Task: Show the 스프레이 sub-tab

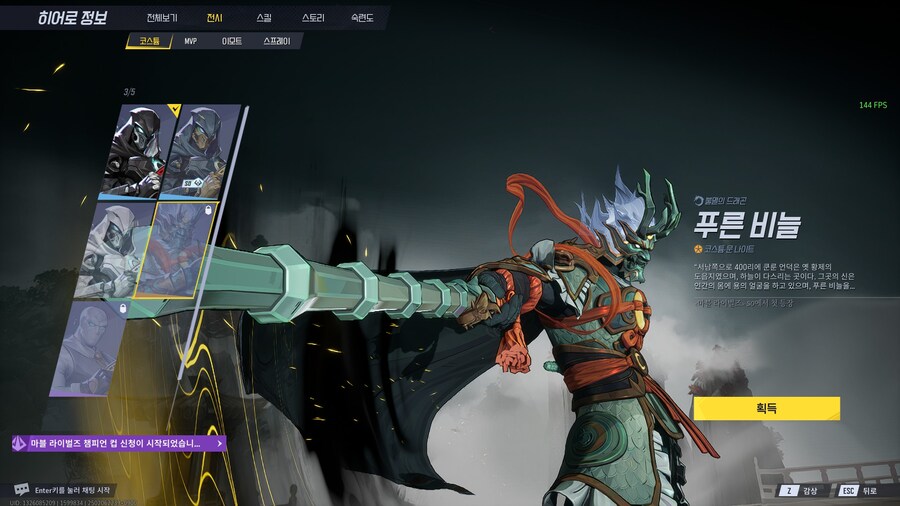Action: pos(277,42)
